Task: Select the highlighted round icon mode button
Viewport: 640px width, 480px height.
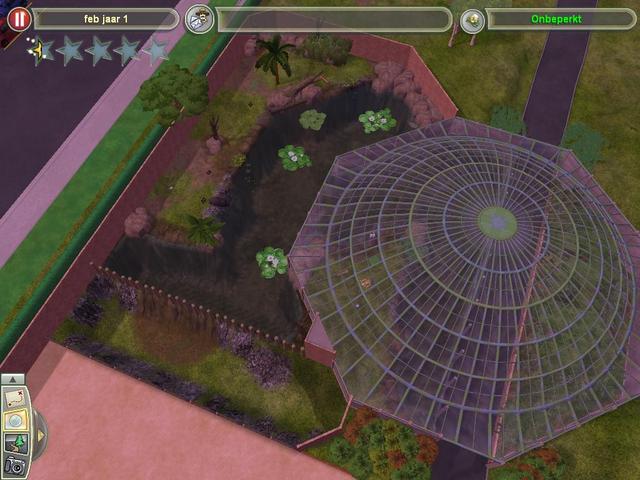Action: click(15, 421)
